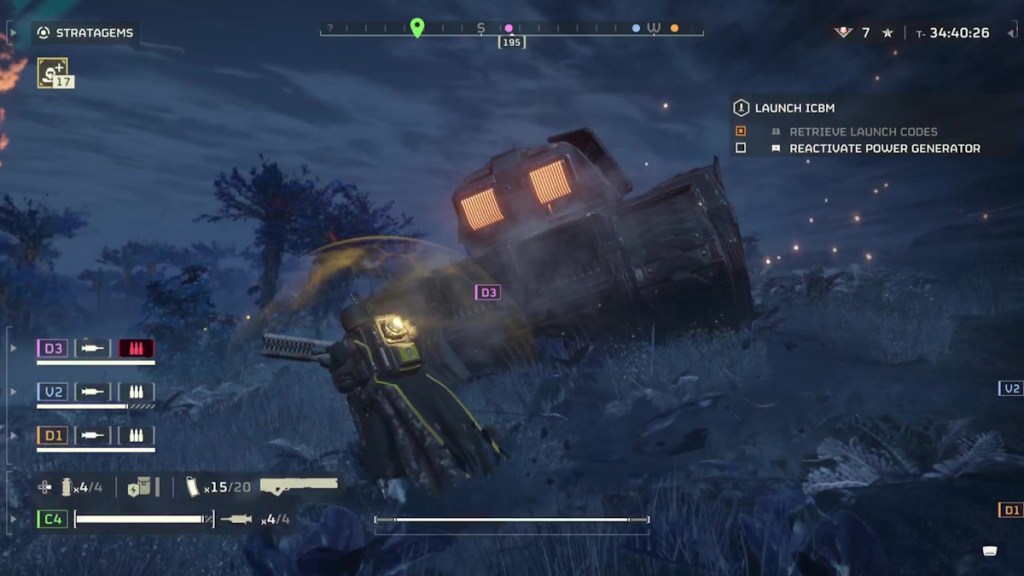
Task: Select the V2 teammate edge indicator
Action: (x=1011, y=388)
